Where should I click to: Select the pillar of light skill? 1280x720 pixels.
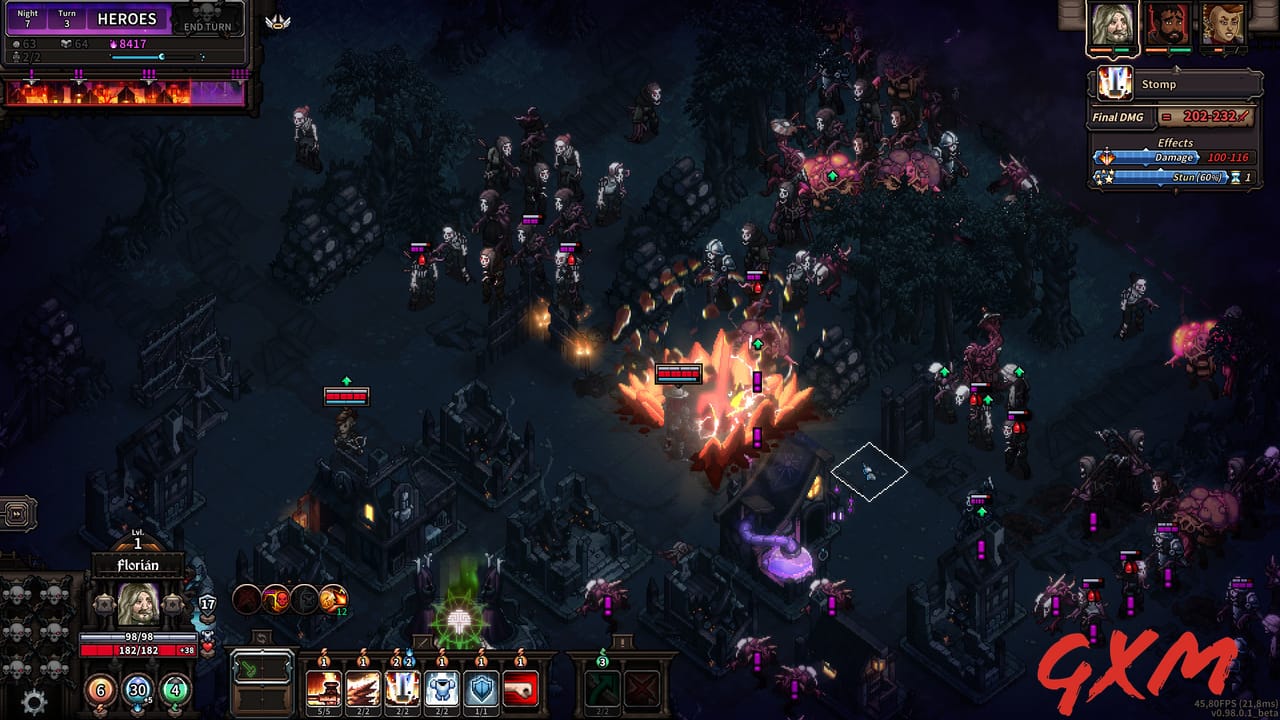coord(402,688)
